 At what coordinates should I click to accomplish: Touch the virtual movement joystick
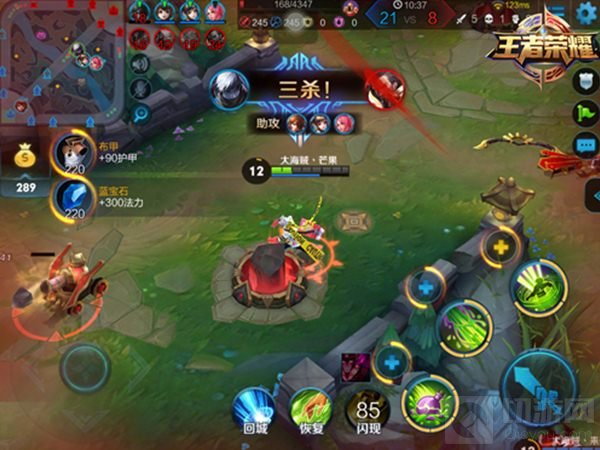[84, 369]
